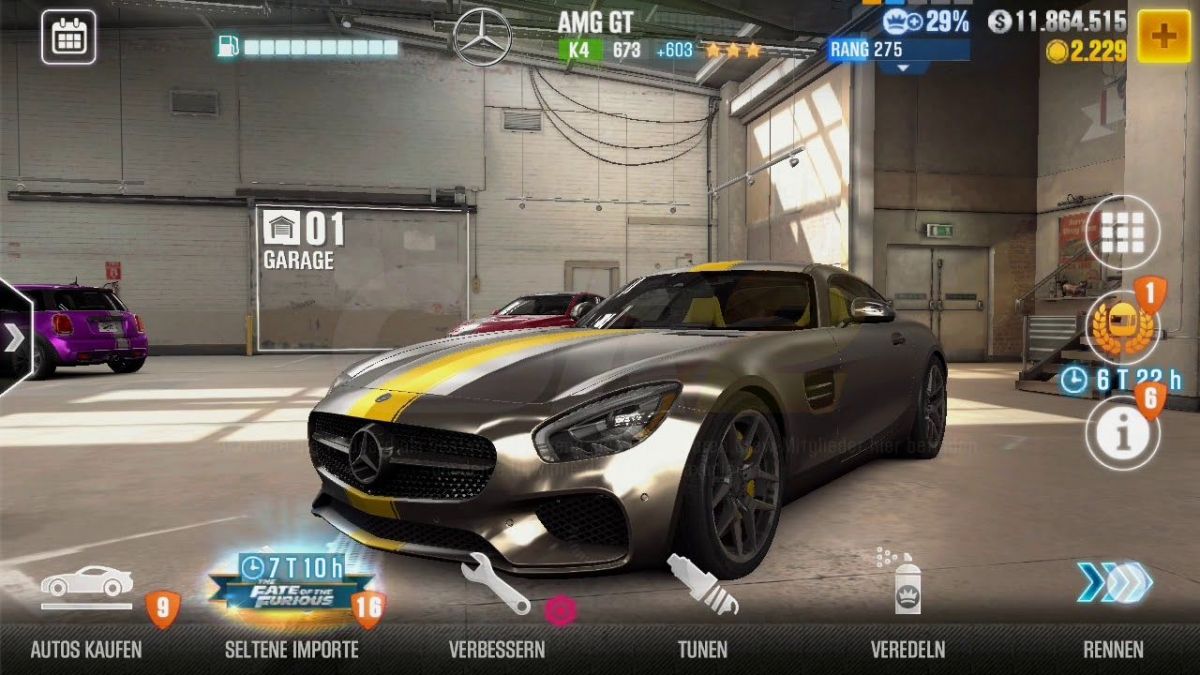1200x675 pixels.
Task: Open the calendar icon
Action: [68, 37]
